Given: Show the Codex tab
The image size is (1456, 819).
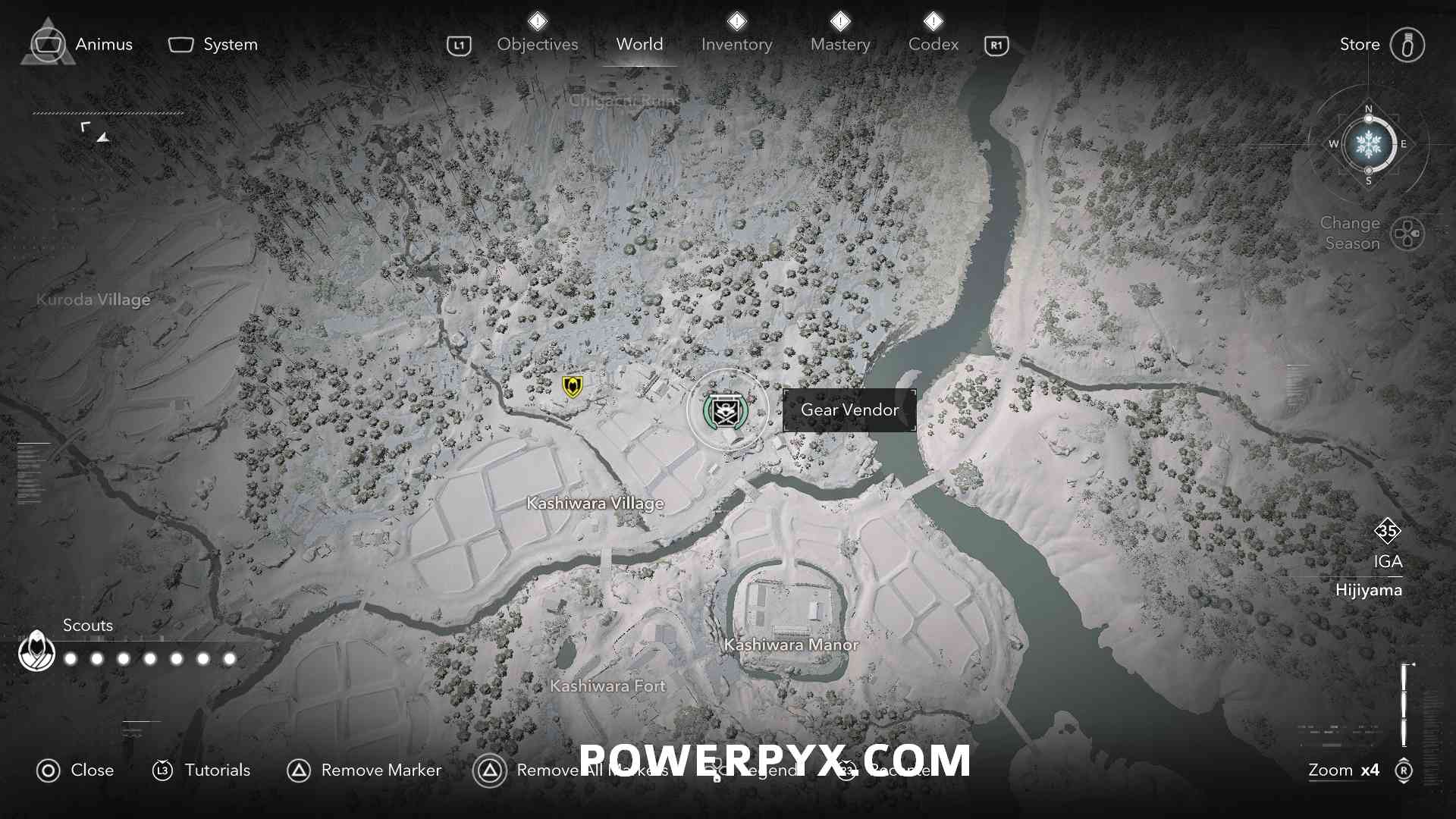Looking at the screenshot, I should coord(933,45).
